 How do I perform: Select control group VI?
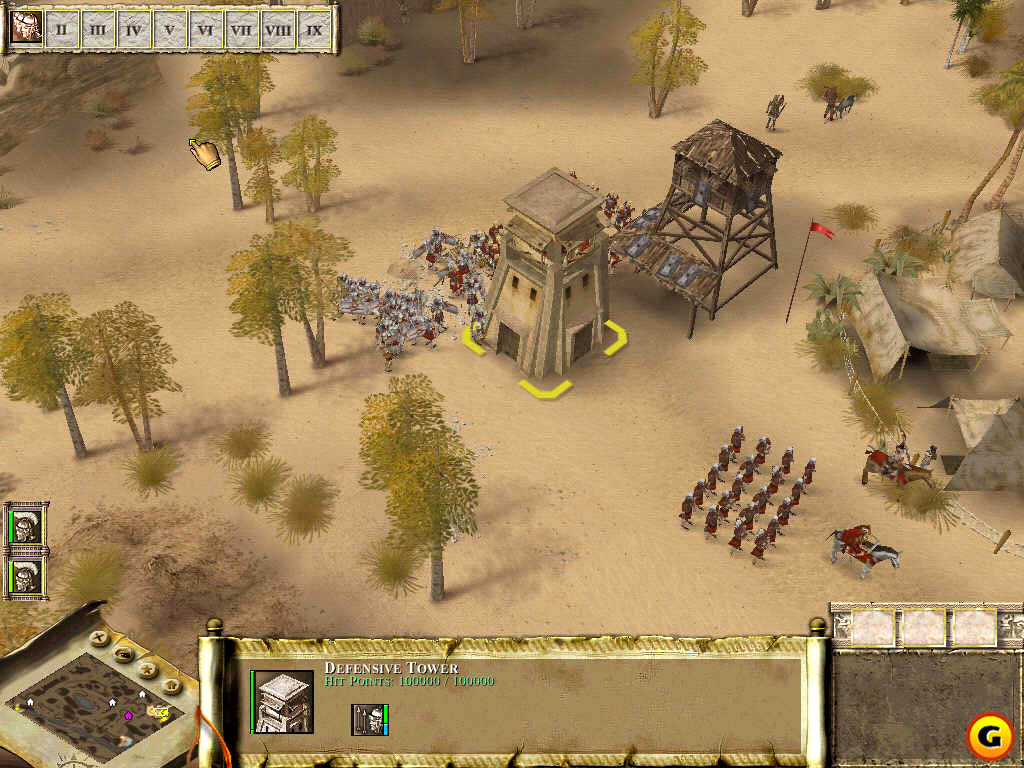(x=205, y=30)
